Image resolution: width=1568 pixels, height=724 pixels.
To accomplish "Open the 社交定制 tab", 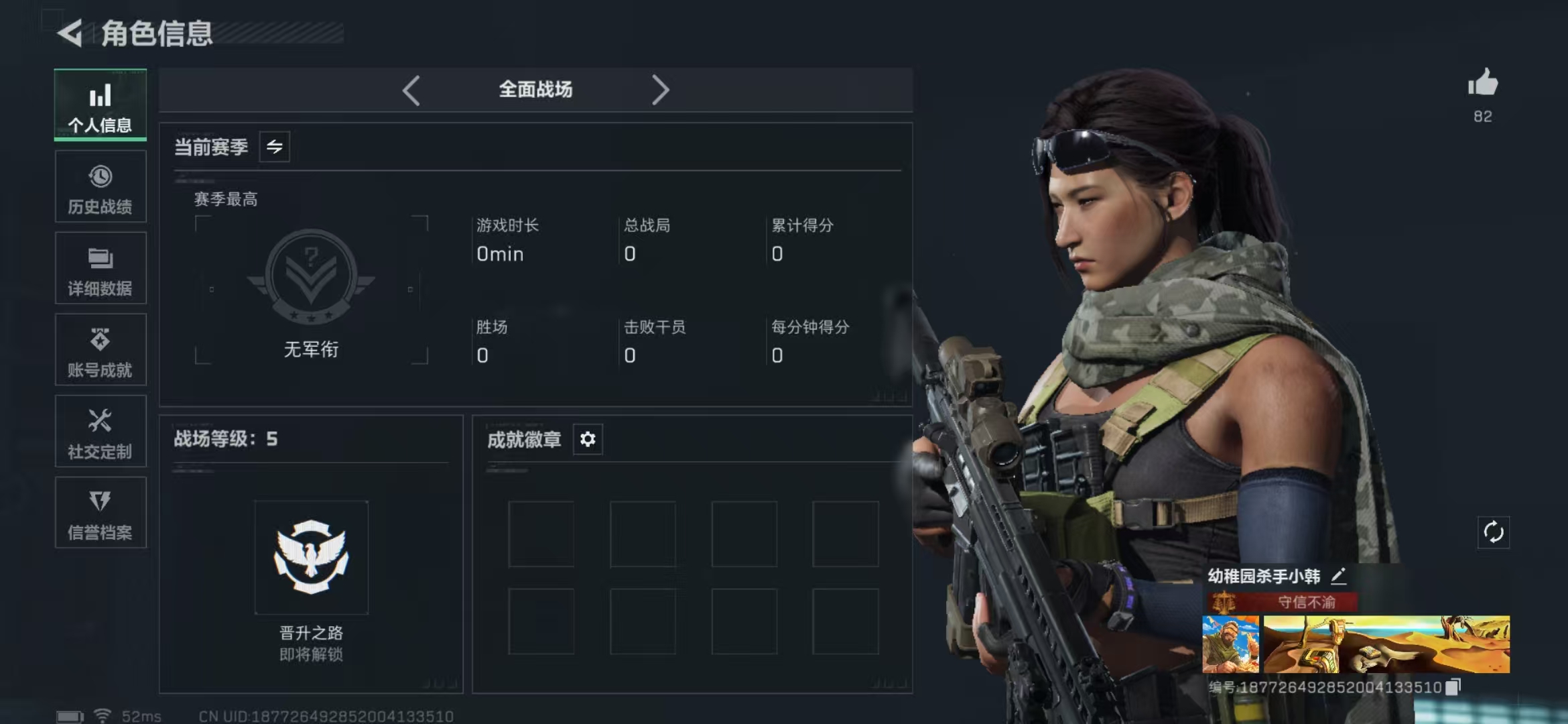I will pyautogui.click(x=101, y=432).
